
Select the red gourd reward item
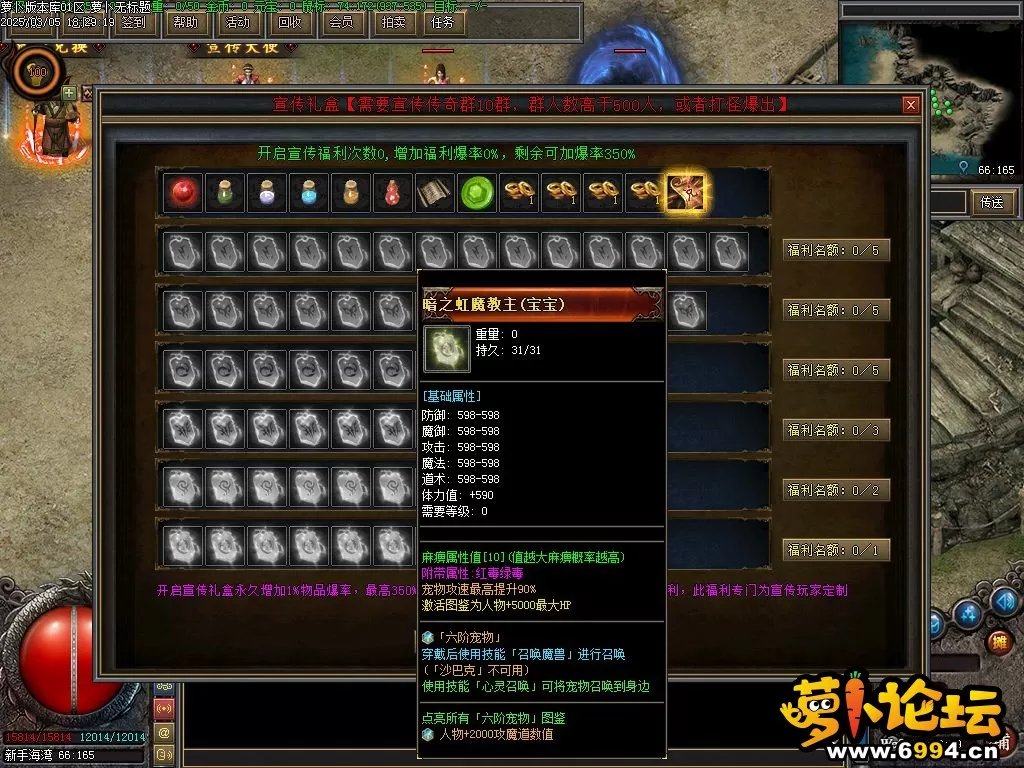[x=393, y=193]
